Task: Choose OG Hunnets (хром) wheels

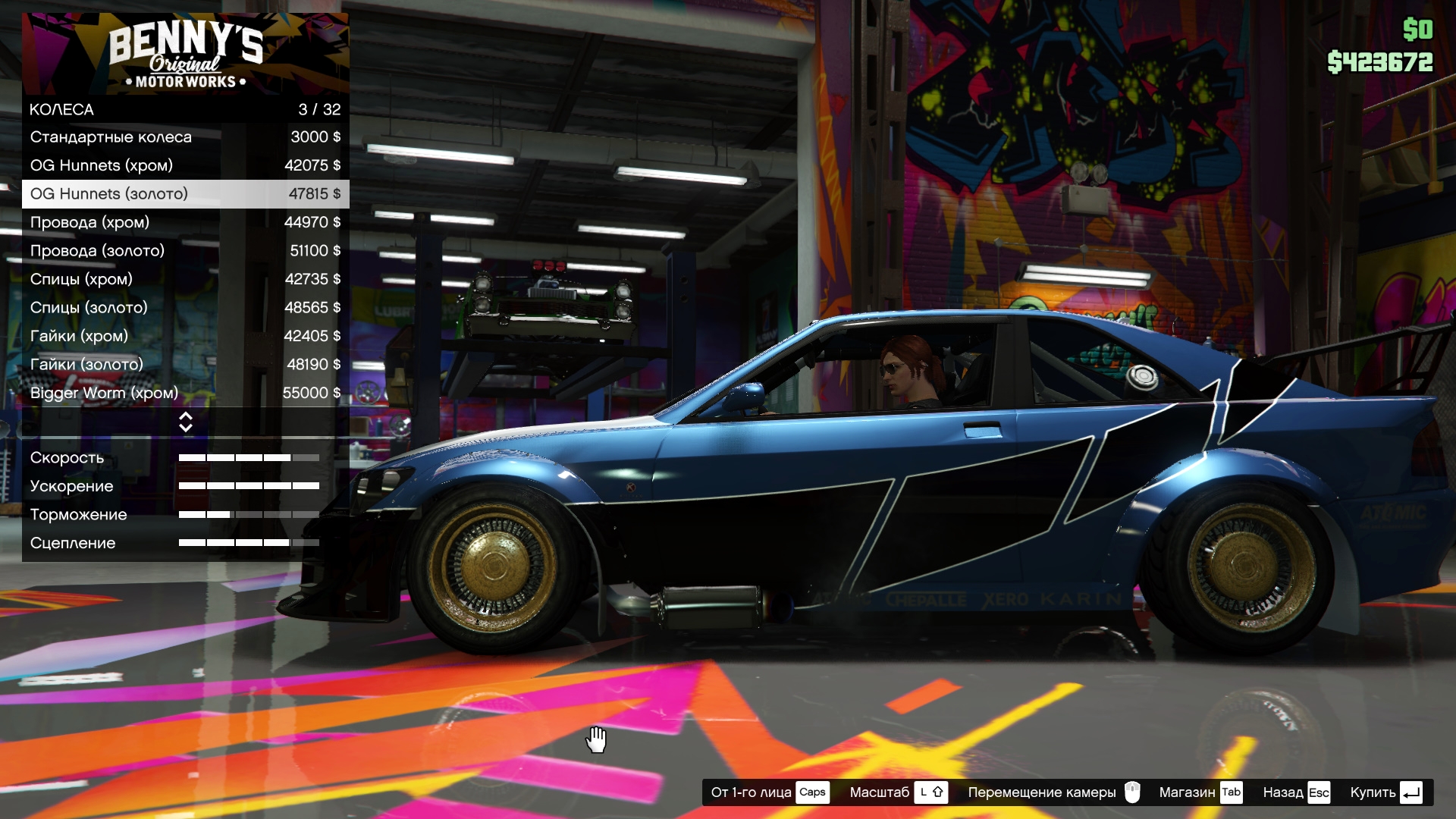Action: click(x=185, y=165)
